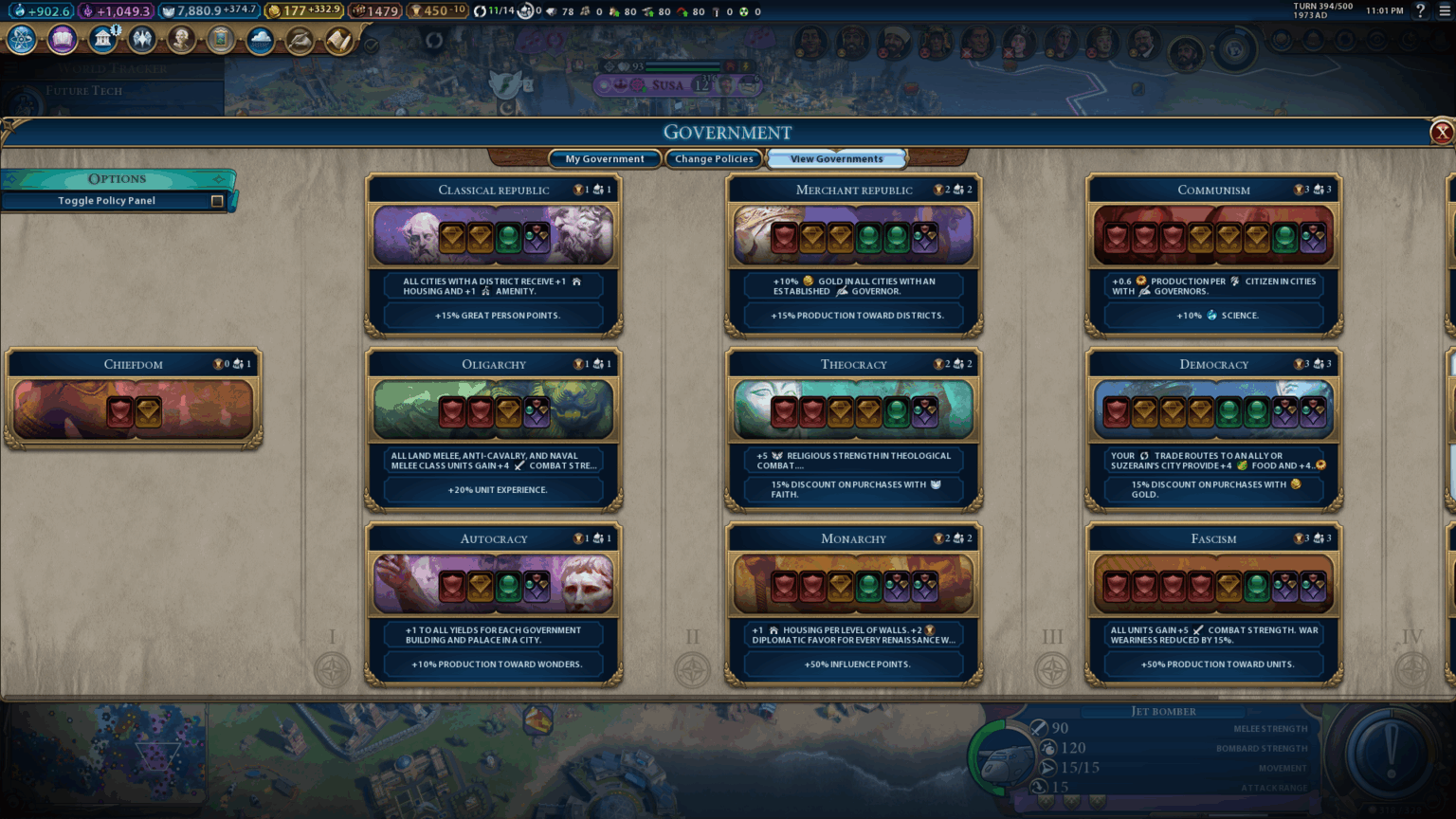Select the Government icon with the notification badge
The width and height of the screenshot is (1456, 819).
click(x=102, y=41)
